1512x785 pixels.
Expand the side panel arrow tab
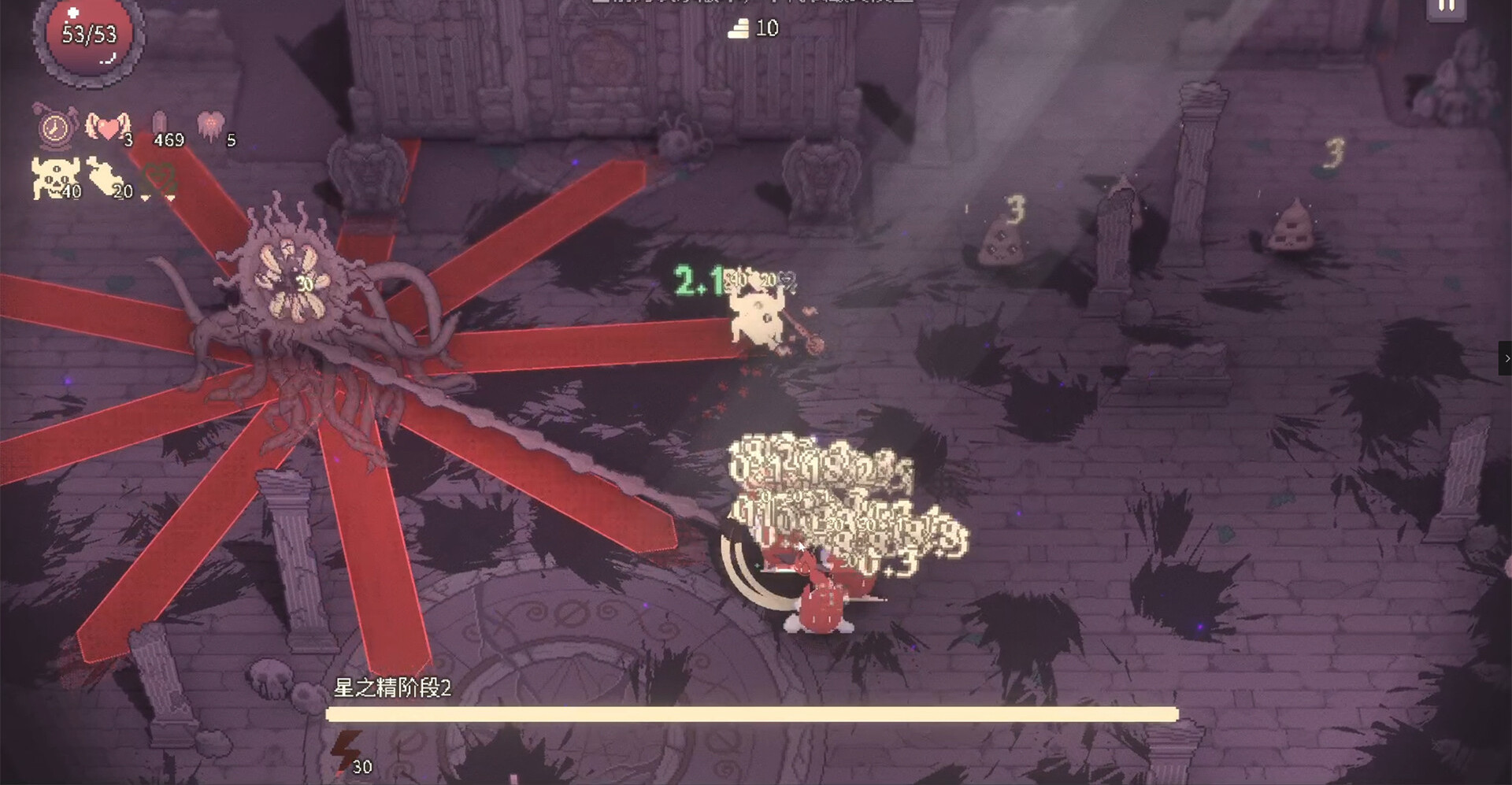click(x=1506, y=358)
